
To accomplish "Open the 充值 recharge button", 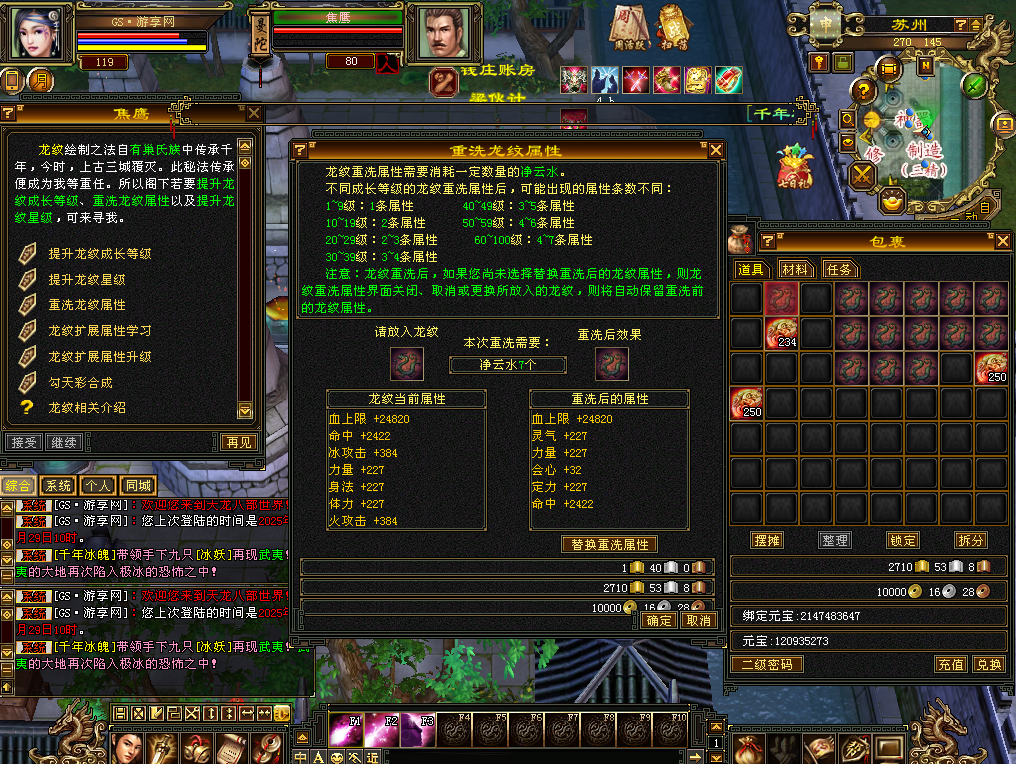I will coord(950,664).
